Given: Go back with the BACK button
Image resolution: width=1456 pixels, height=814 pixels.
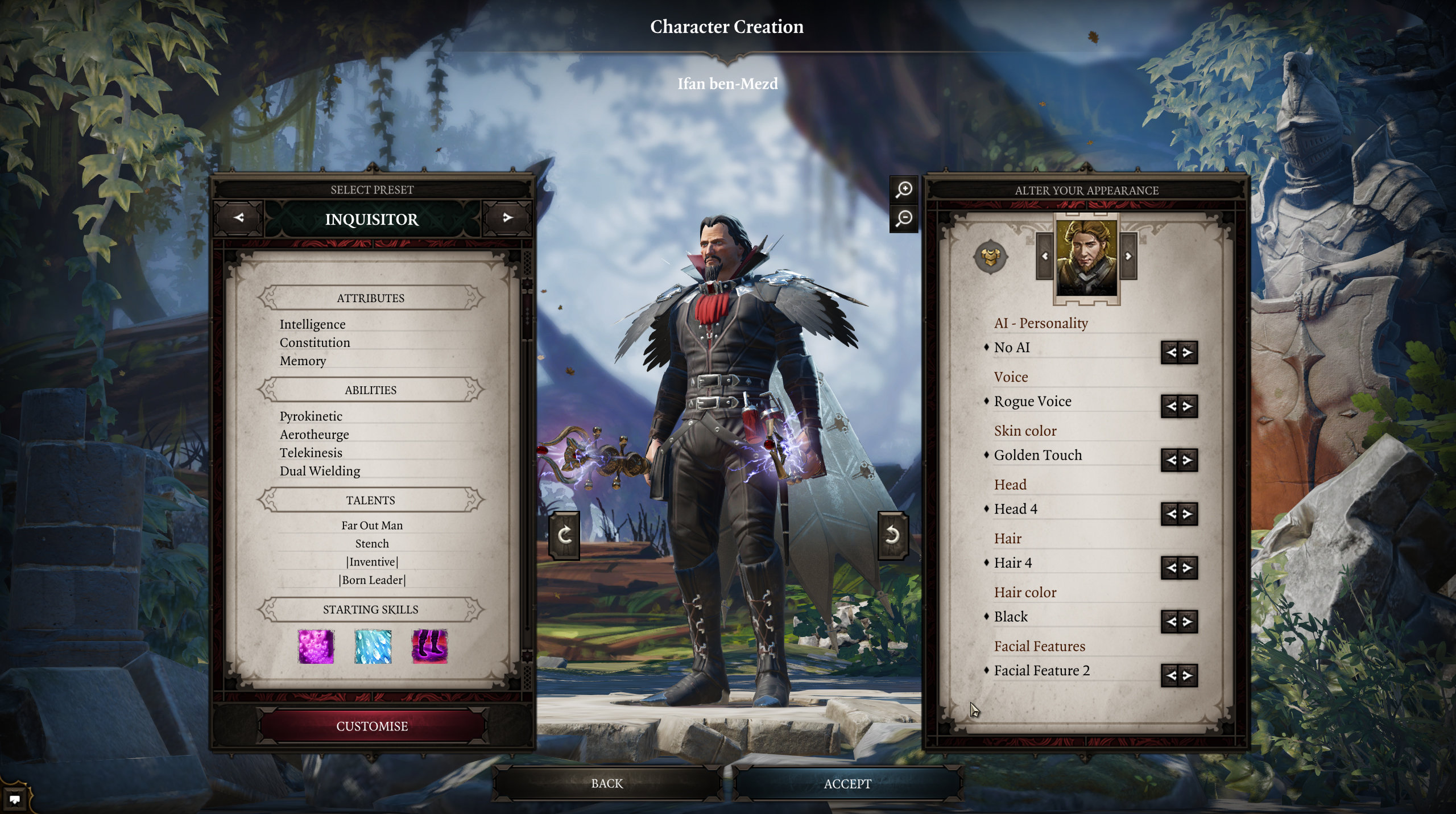Looking at the screenshot, I should (607, 783).
